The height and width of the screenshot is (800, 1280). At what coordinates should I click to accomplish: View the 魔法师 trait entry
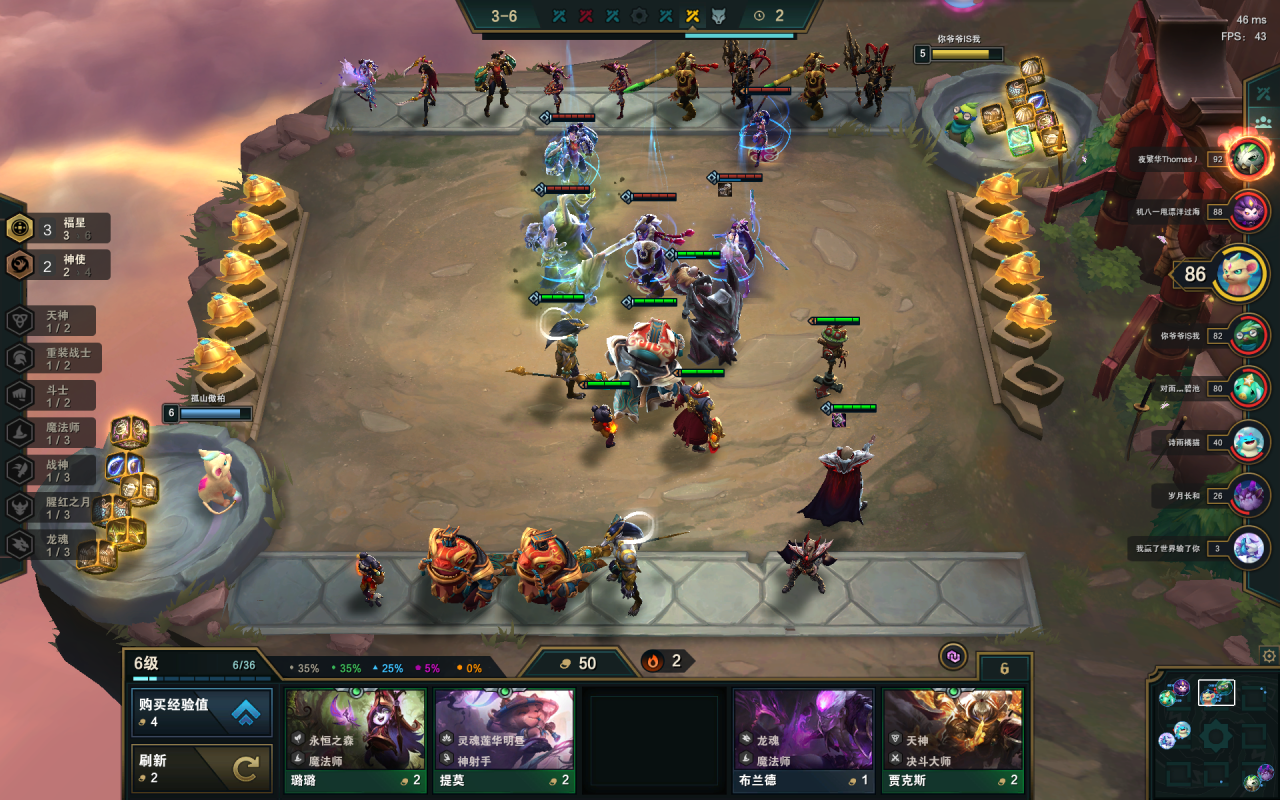pyautogui.click(x=56, y=433)
